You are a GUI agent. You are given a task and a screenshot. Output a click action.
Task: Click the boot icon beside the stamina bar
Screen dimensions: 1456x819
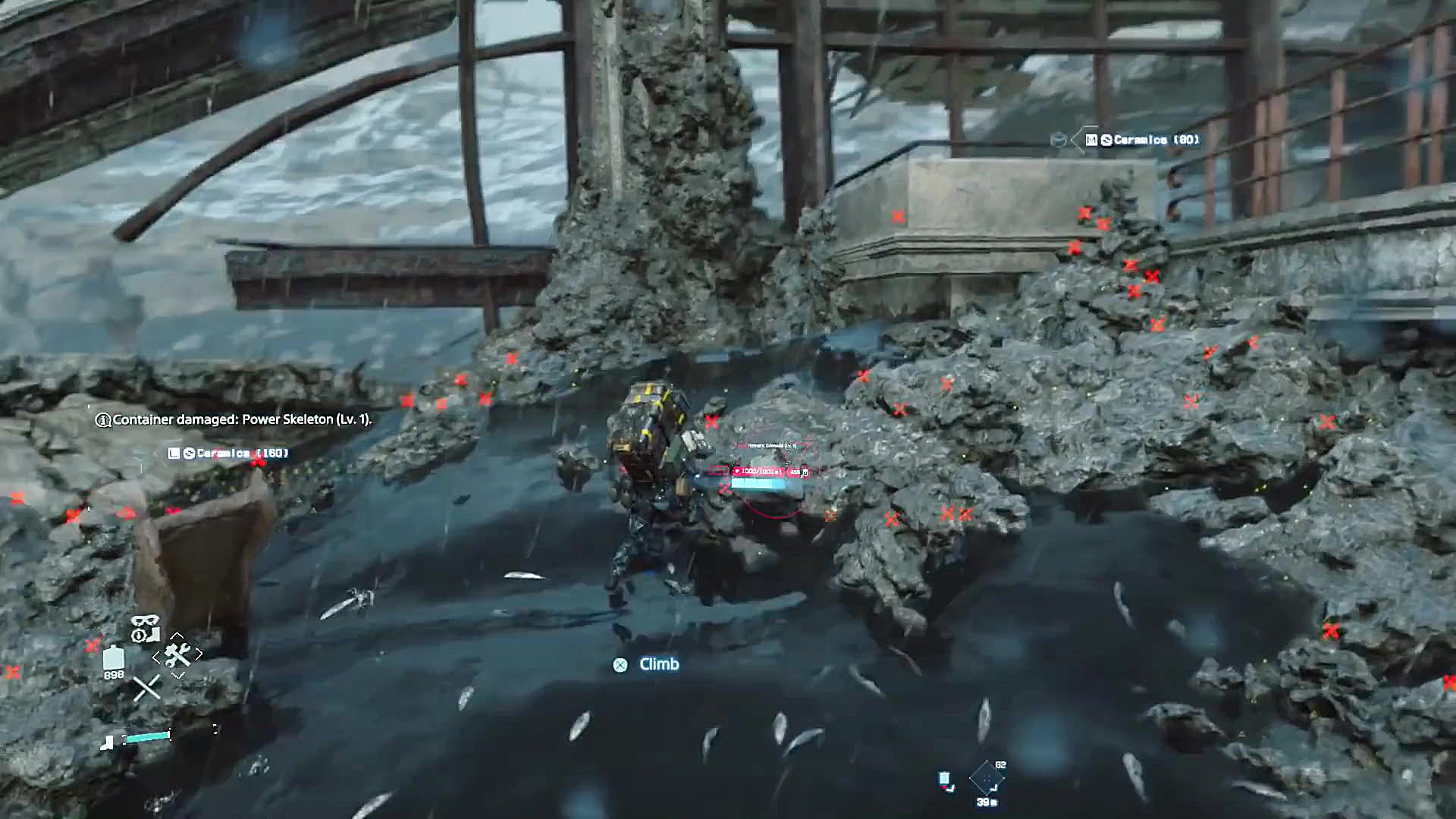tap(107, 743)
